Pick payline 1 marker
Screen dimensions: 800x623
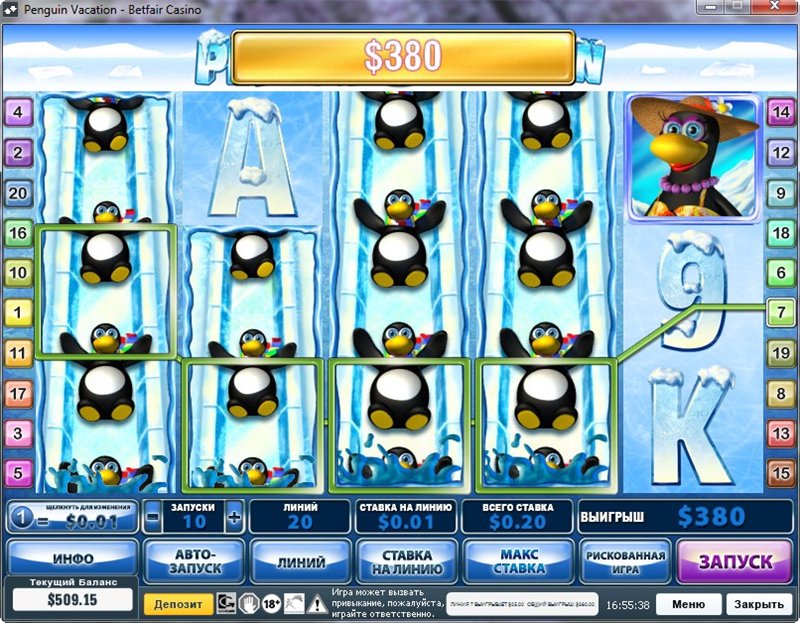[x=18, y=313]
